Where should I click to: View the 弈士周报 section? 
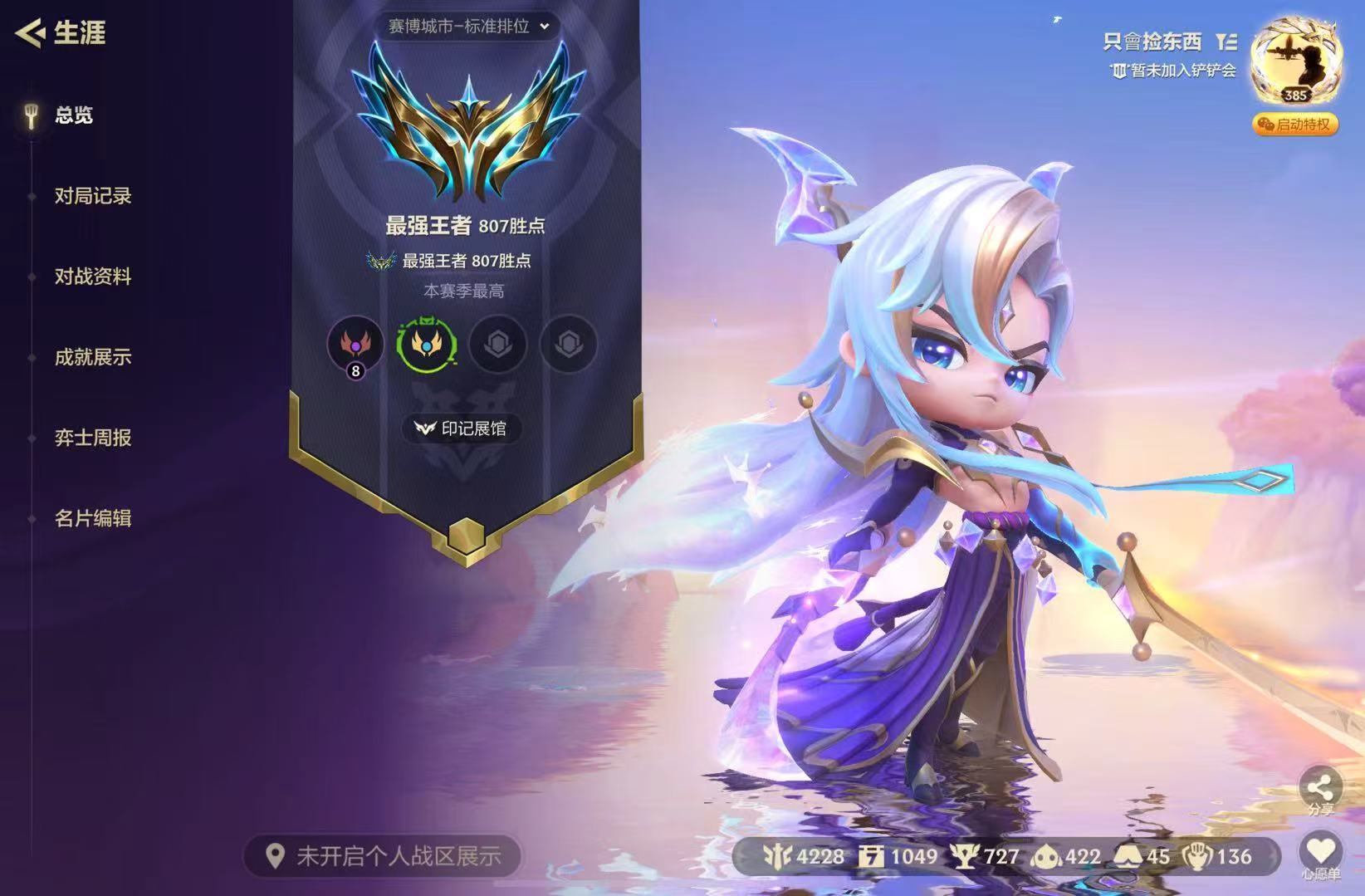point(92,438)
